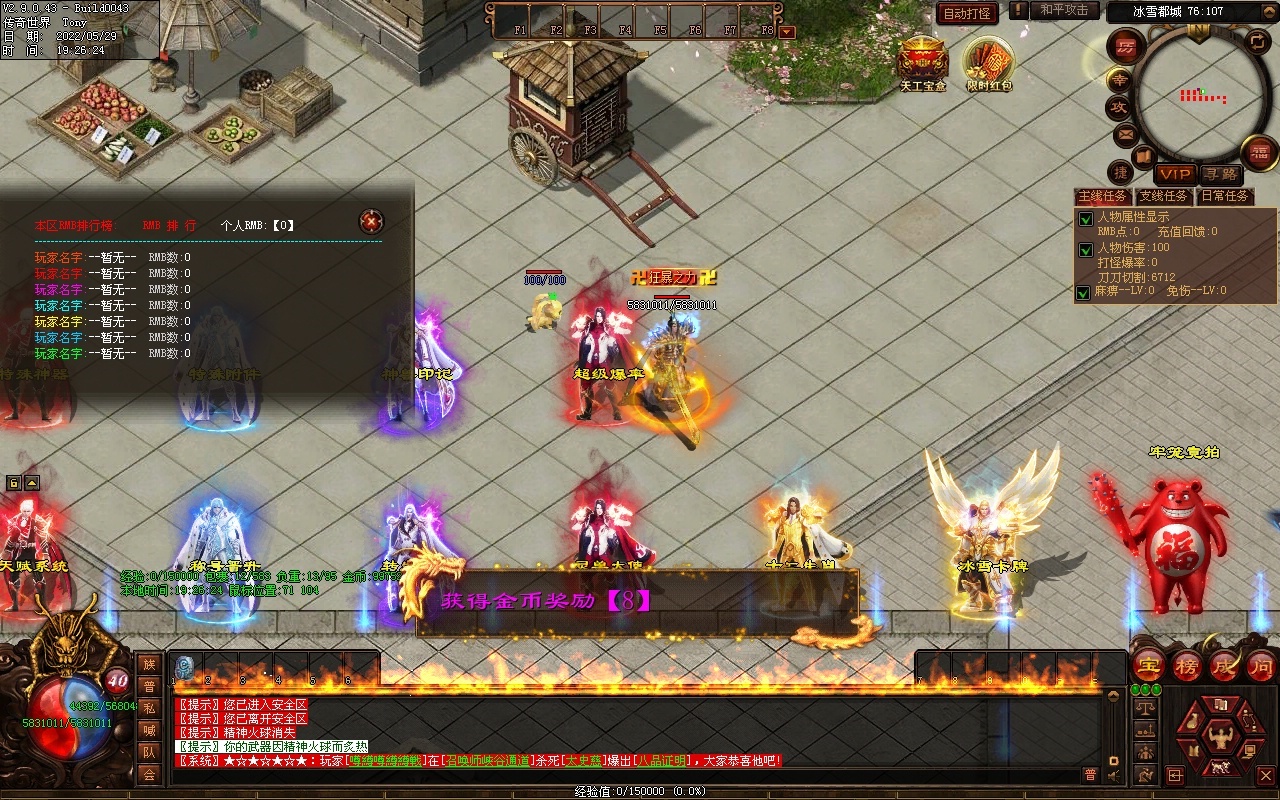1280x800 pixels.
Task: Switch to the 日常任务 daily quests tab
Action: pyautogui.click(x=1225, y=196)
